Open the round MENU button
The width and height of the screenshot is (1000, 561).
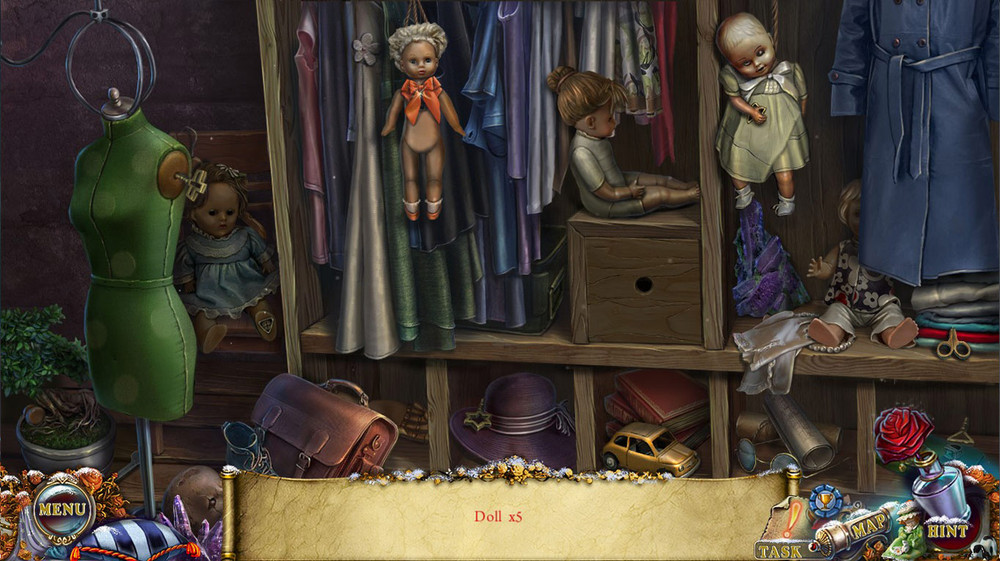point(62,510)
